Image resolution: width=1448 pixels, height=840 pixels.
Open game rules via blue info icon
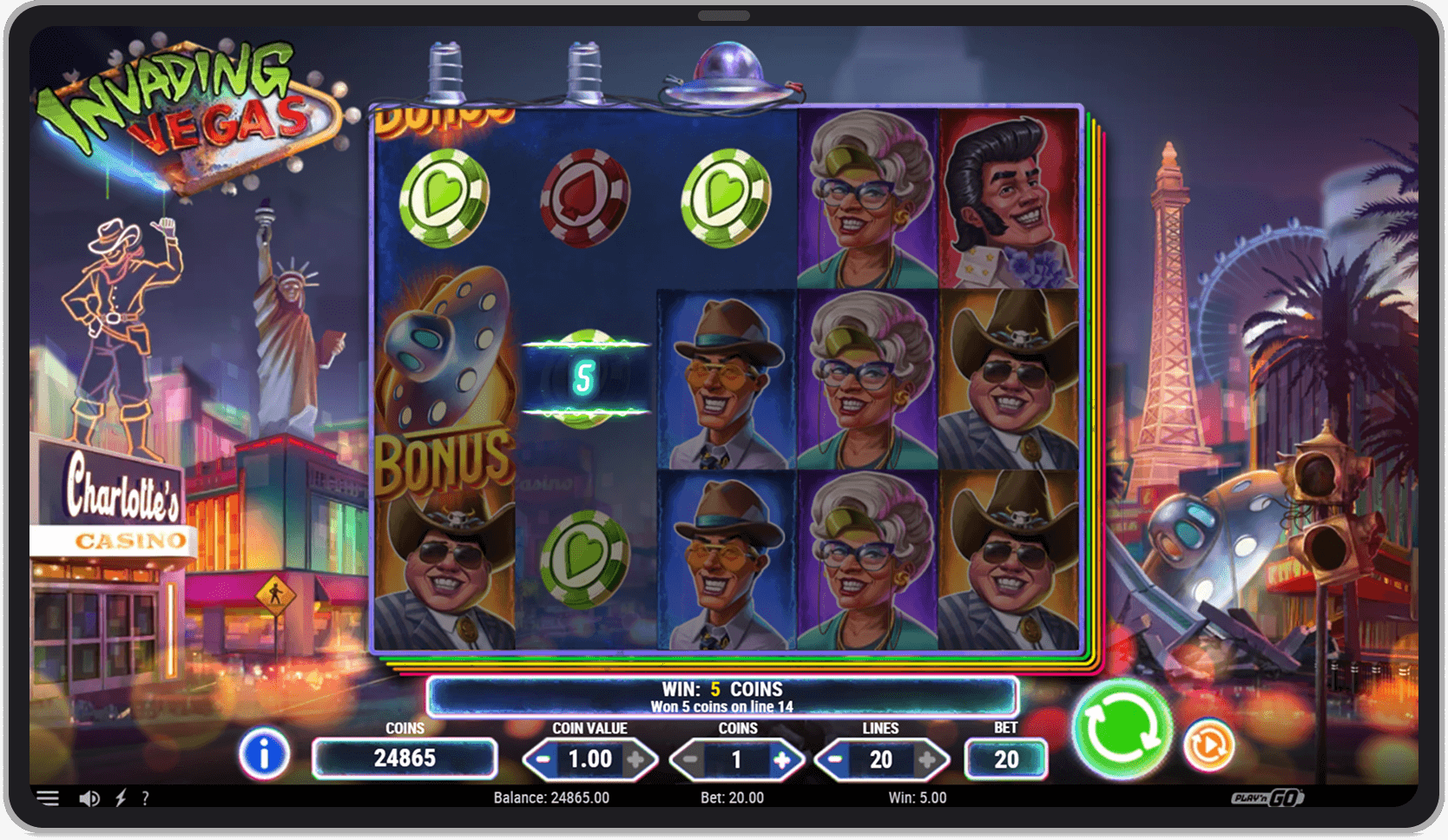pos(265,756)
